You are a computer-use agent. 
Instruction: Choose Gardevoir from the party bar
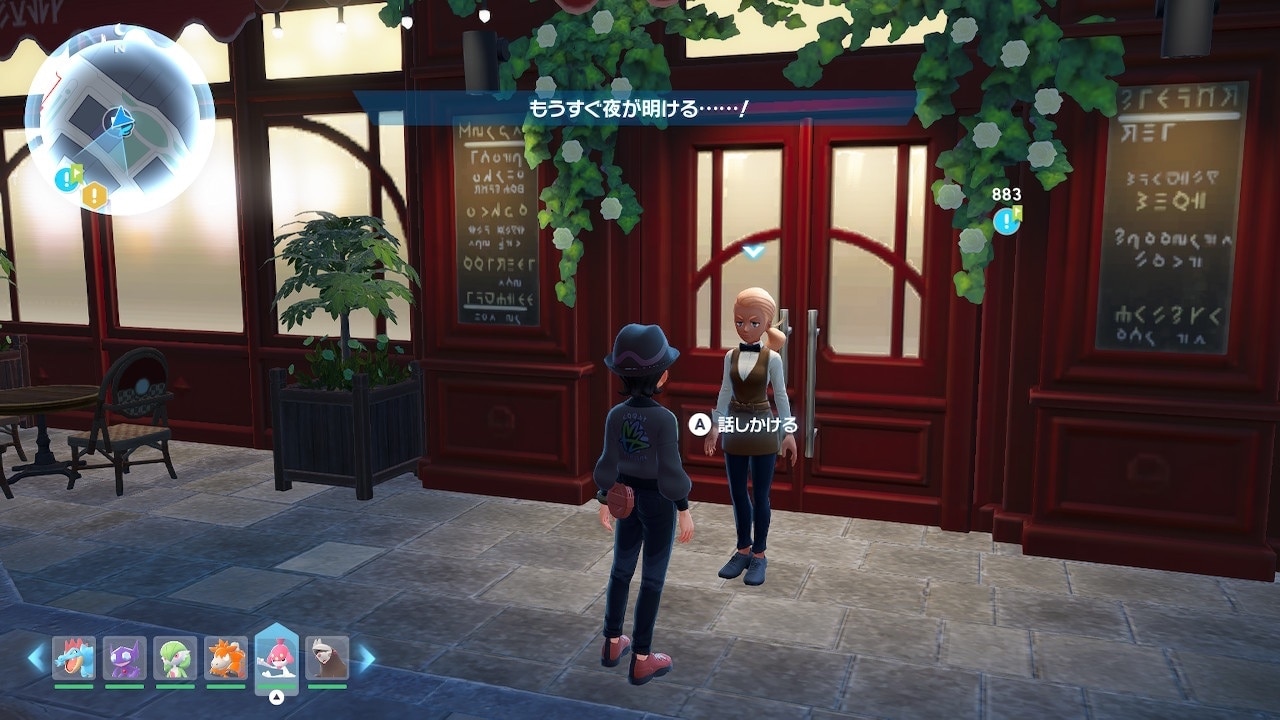(175, 658)
